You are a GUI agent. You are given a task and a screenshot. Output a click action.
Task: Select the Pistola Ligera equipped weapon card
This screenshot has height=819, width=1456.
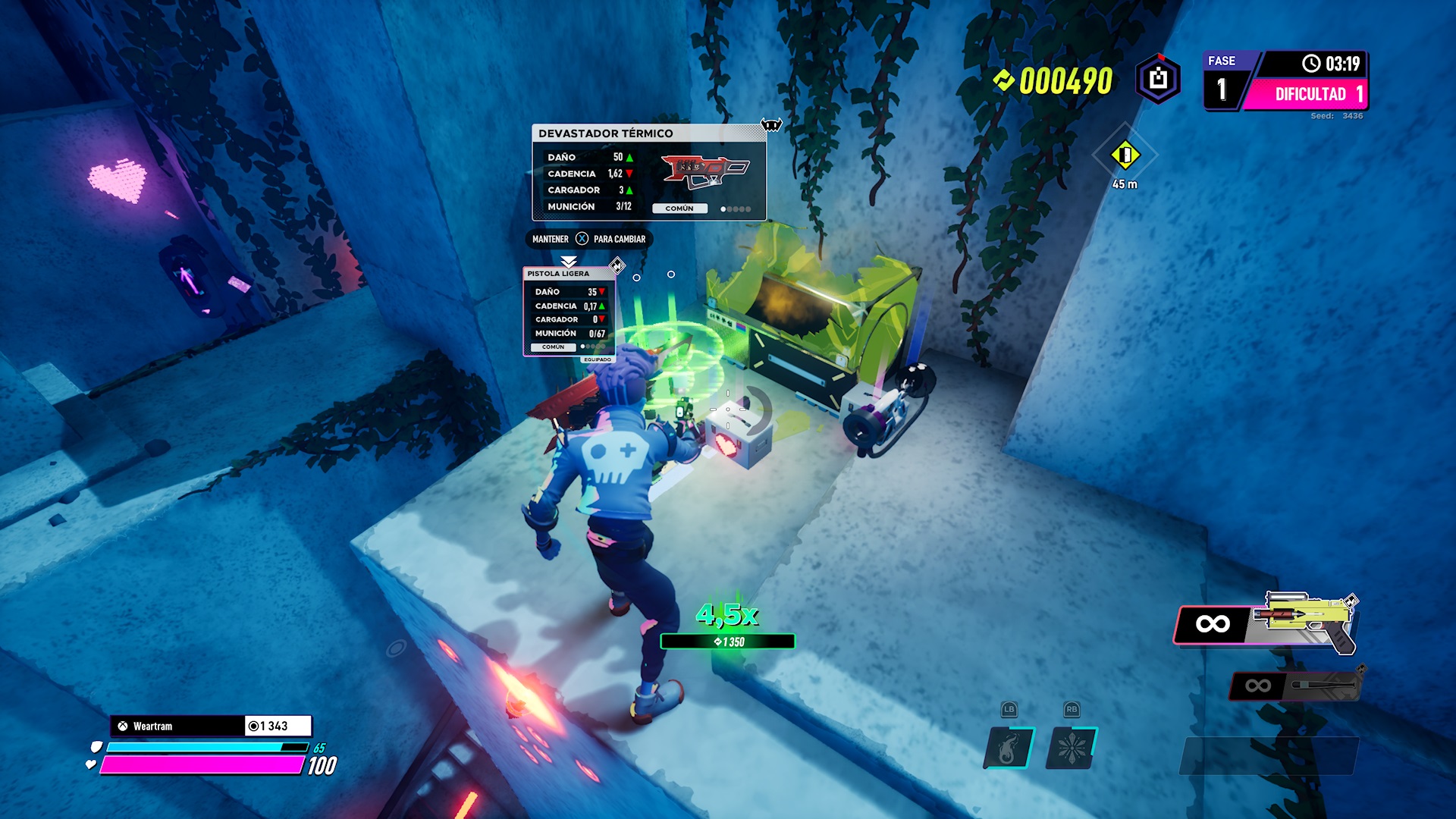point(569,311)
